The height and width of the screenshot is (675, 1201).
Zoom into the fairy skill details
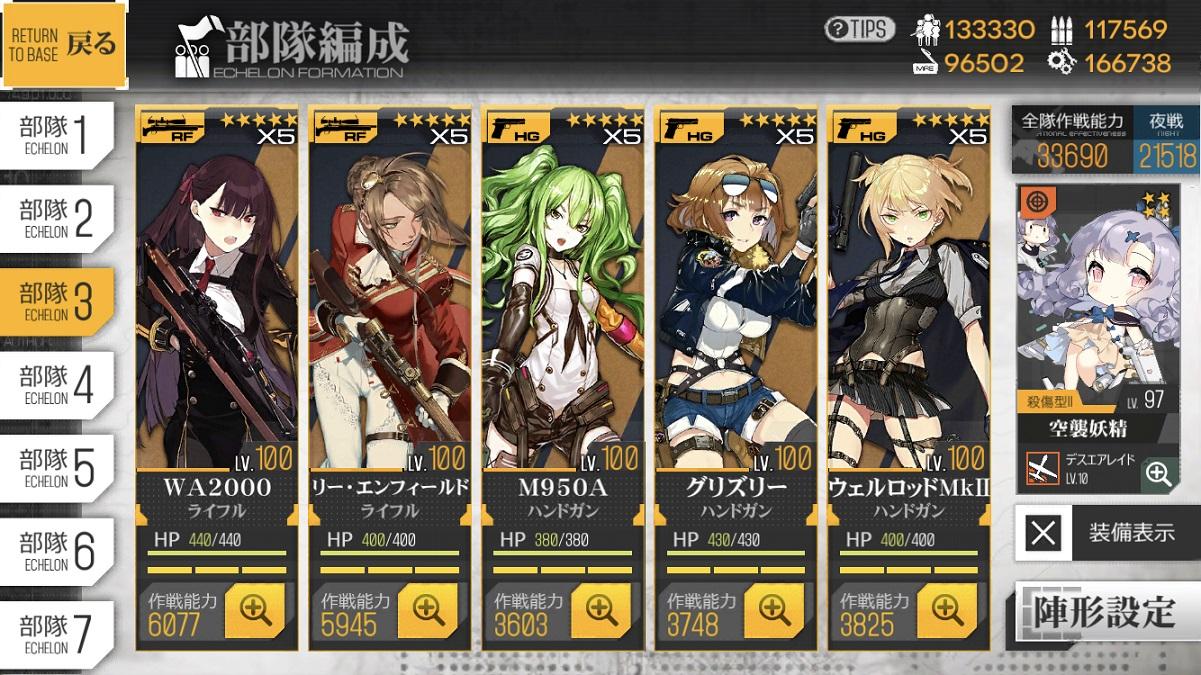1158,473
